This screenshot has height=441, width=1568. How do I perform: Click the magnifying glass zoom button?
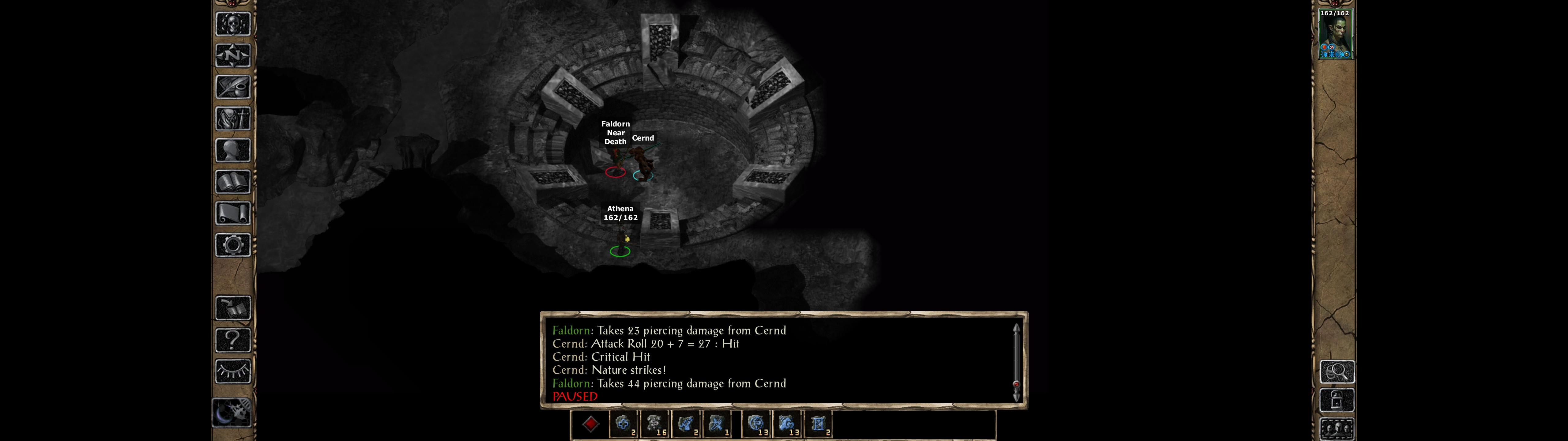pyautogui.click(x=1337, y=371)
